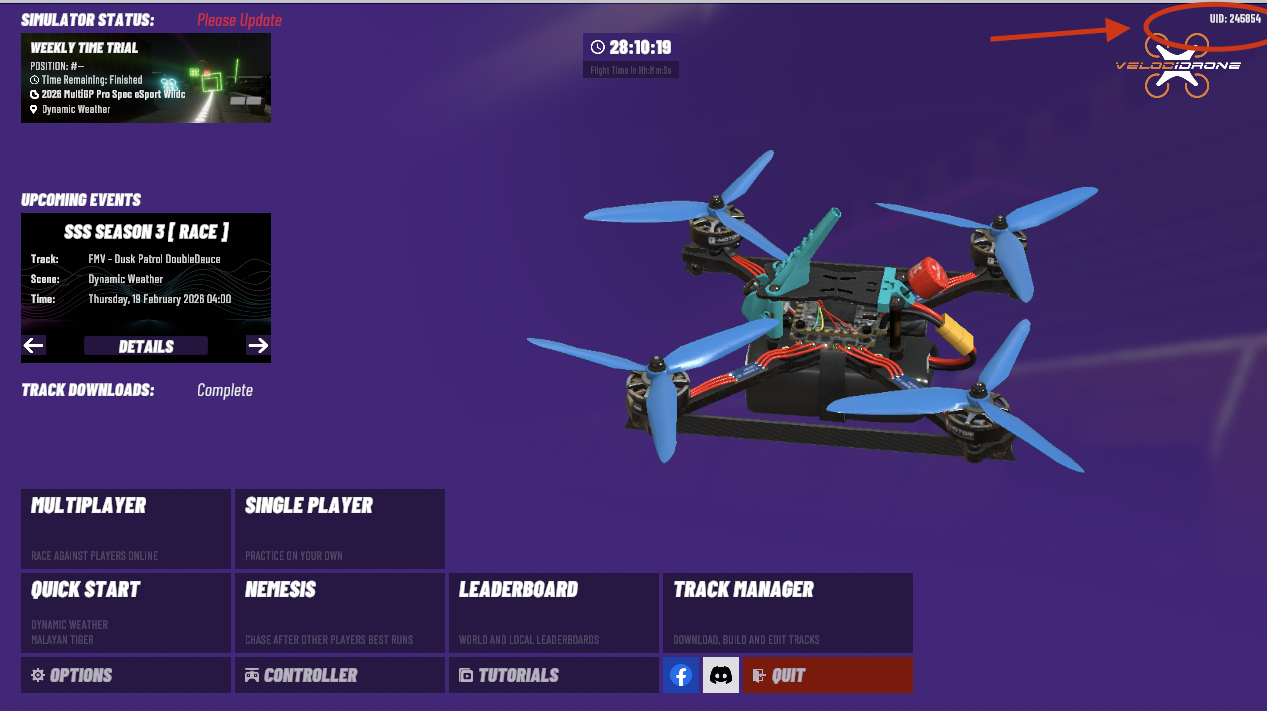The image size is (1267, 711).
Task: Open the Nemesis mode
Action: pos(339,611)
